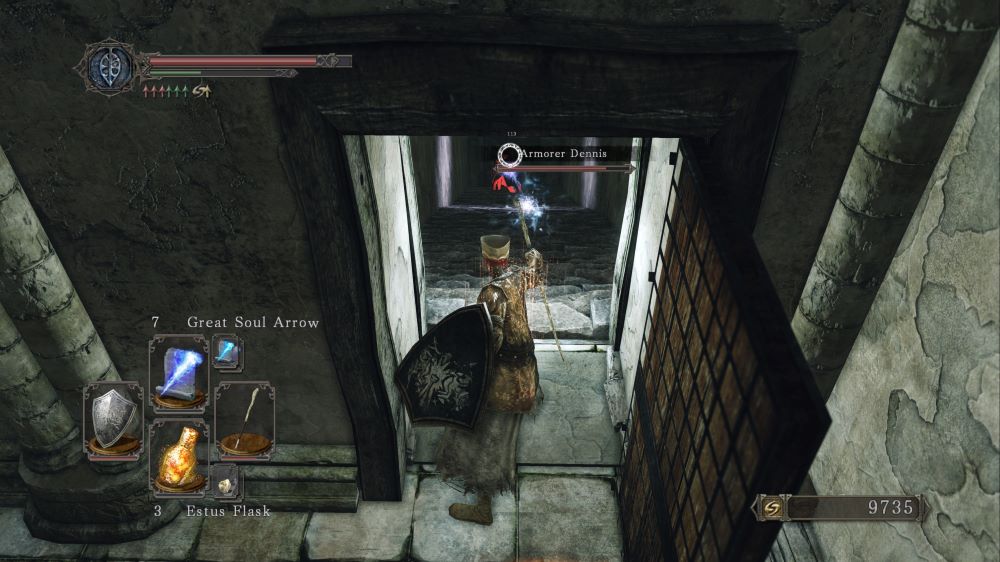Click the lock-on ring beside Armorer Dennis
Viewport: 1000px width, 562px height.
[x=510, y=154]
